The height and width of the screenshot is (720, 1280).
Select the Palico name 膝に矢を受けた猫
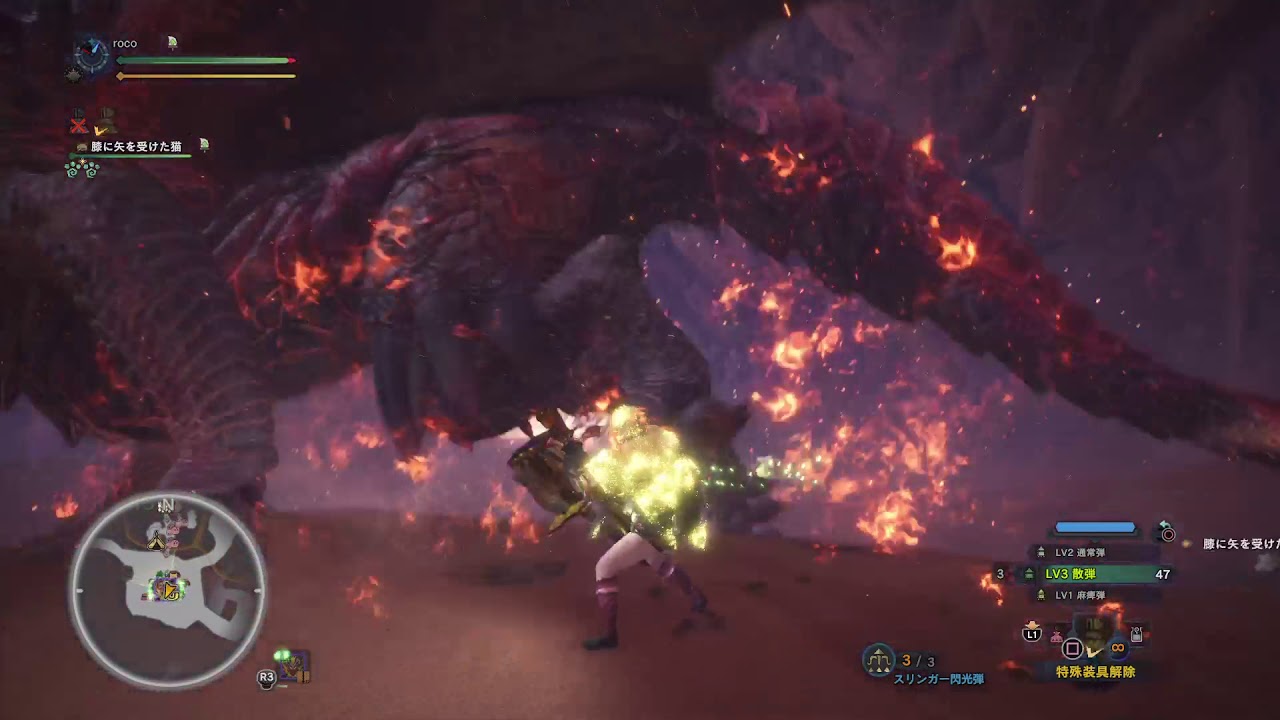coord(136,147)
